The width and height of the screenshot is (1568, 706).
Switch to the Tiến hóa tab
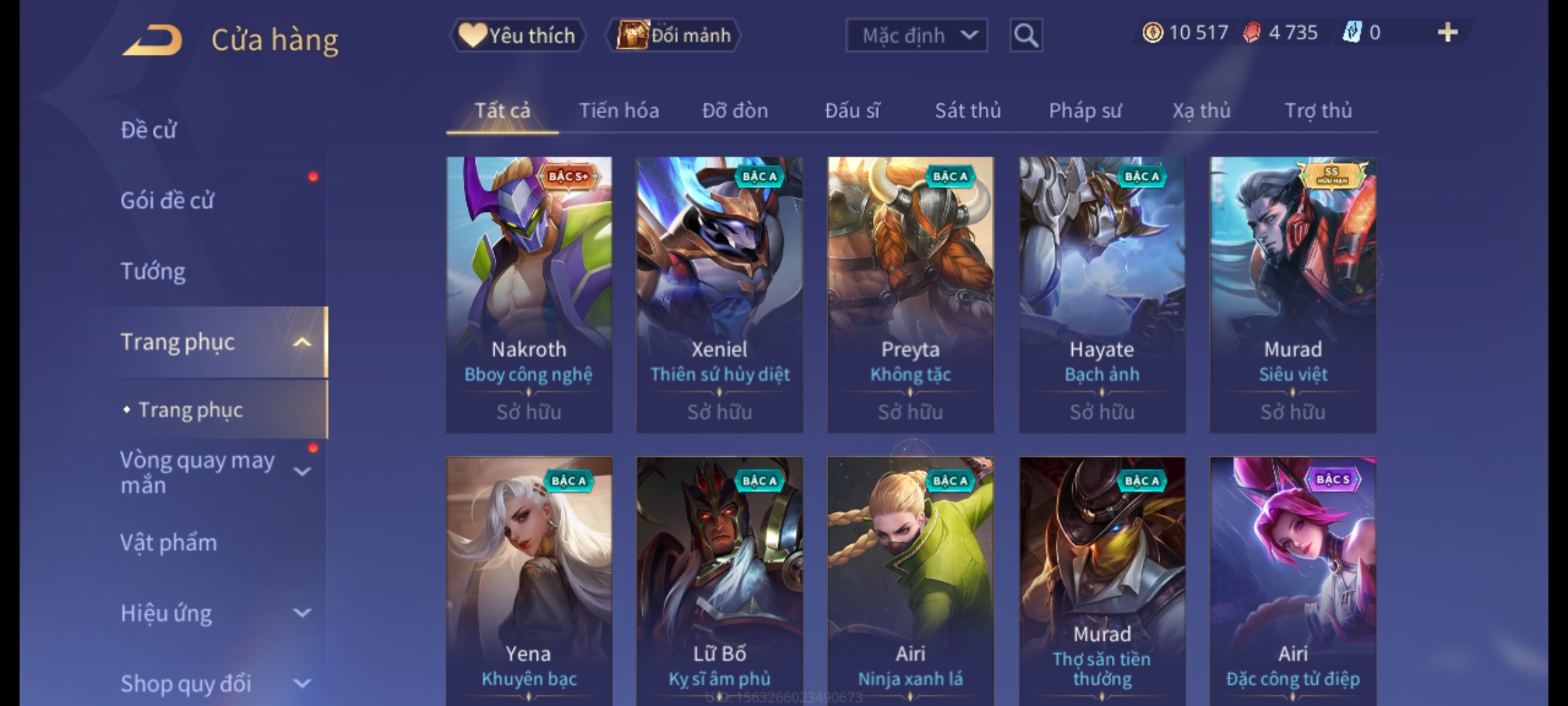(619, 110)
